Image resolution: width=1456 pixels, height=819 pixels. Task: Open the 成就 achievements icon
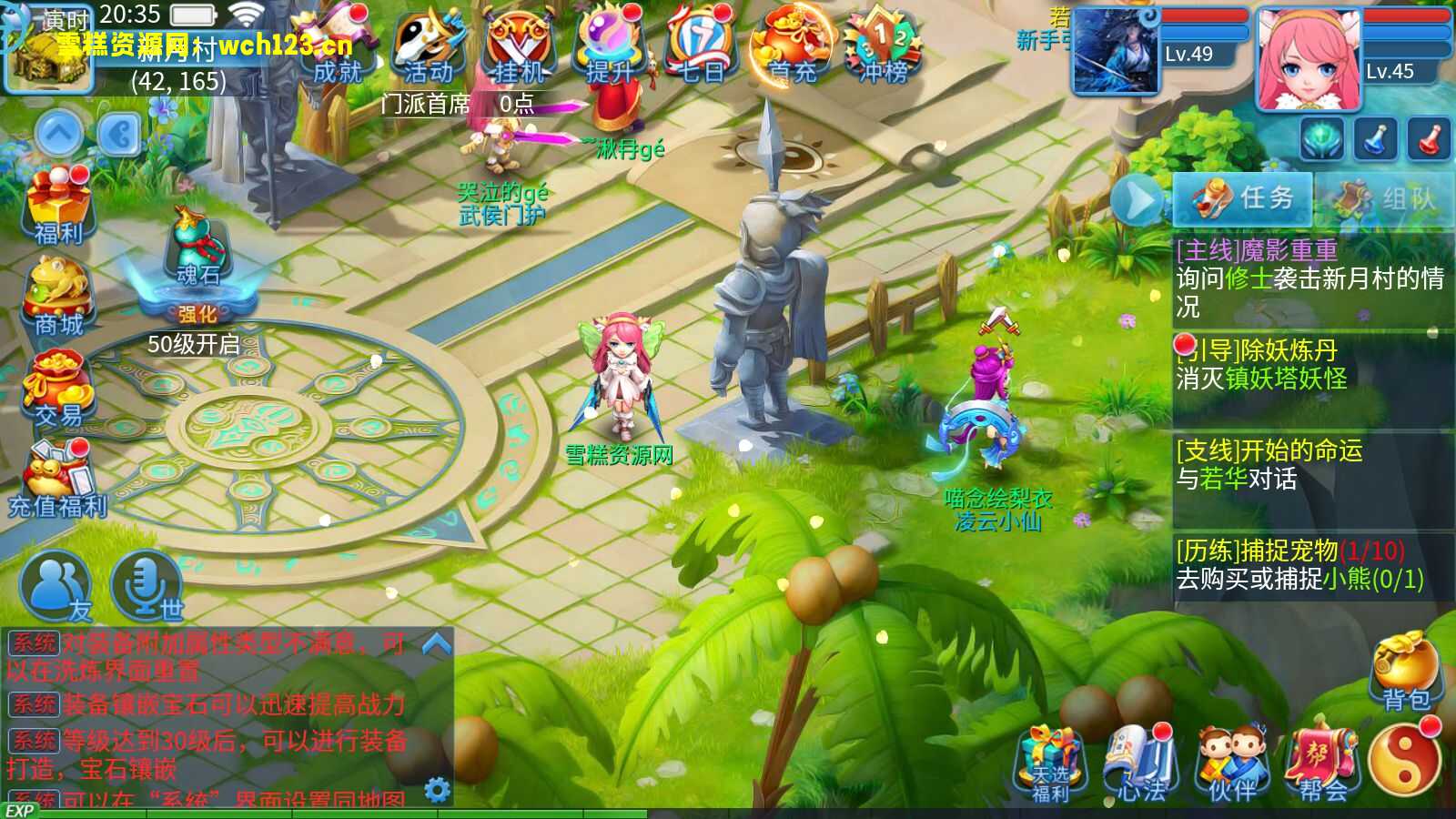(339, 50)
